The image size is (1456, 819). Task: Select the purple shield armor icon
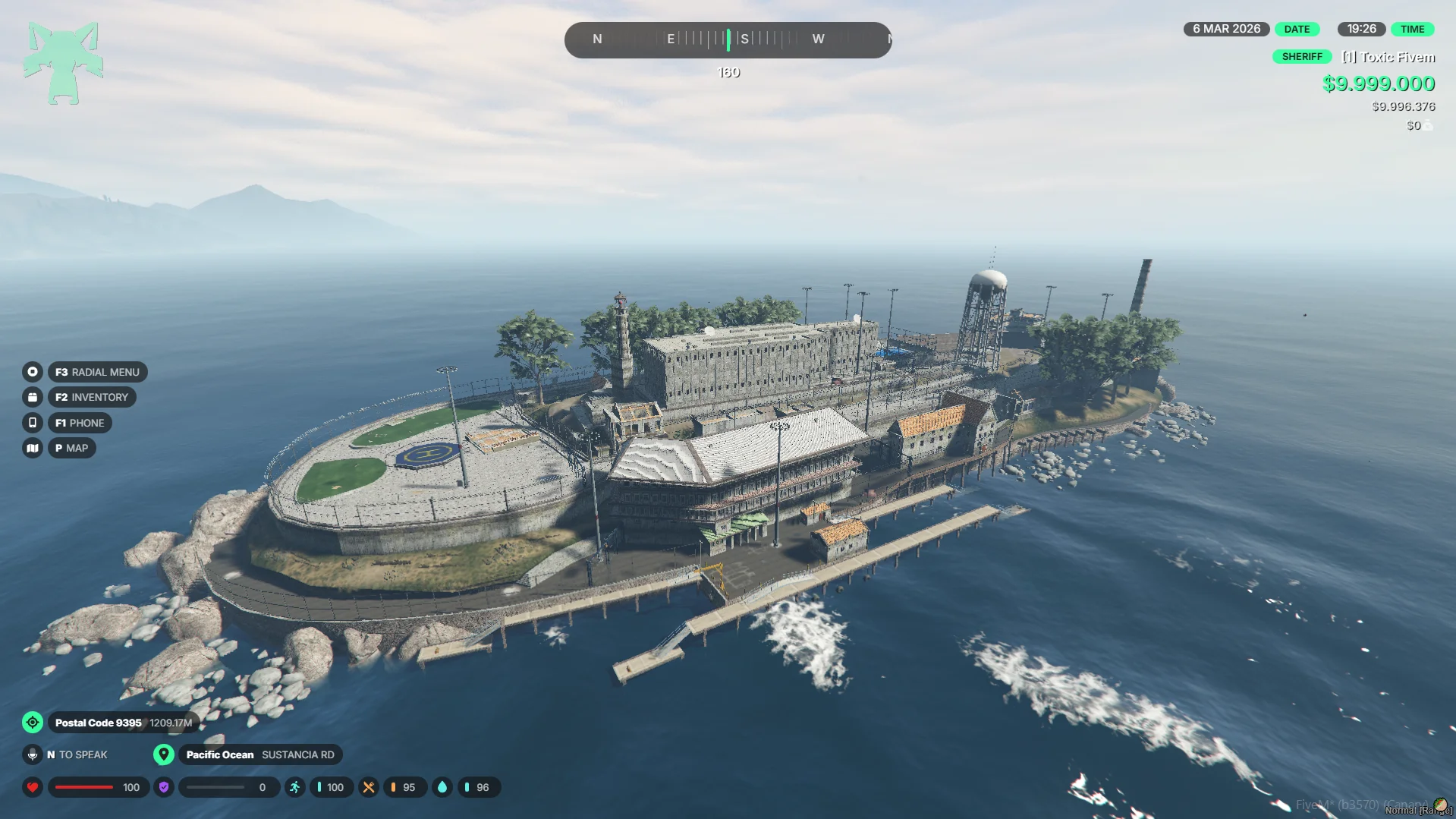pyautogui.click(x=163, y=787)
